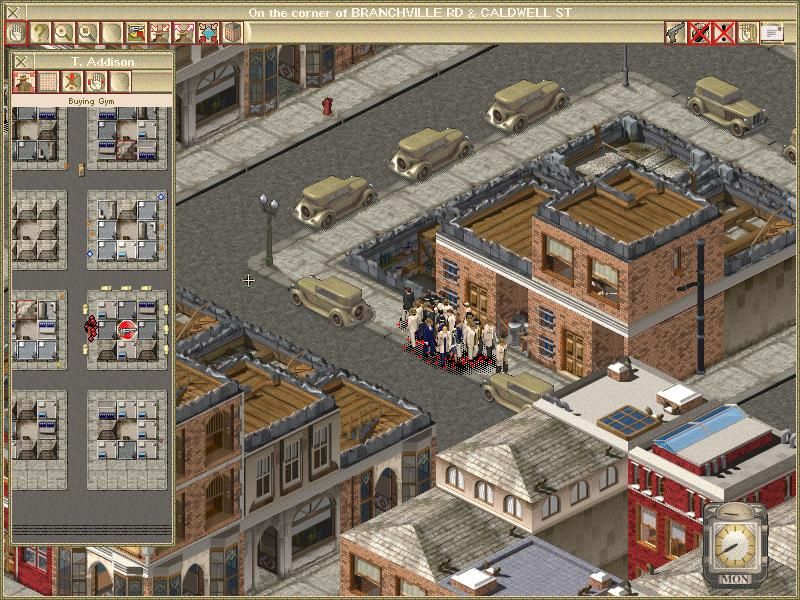The image size is (800, 600).
Task: Close the T. Addison panel
Action: tap(22, 62)
